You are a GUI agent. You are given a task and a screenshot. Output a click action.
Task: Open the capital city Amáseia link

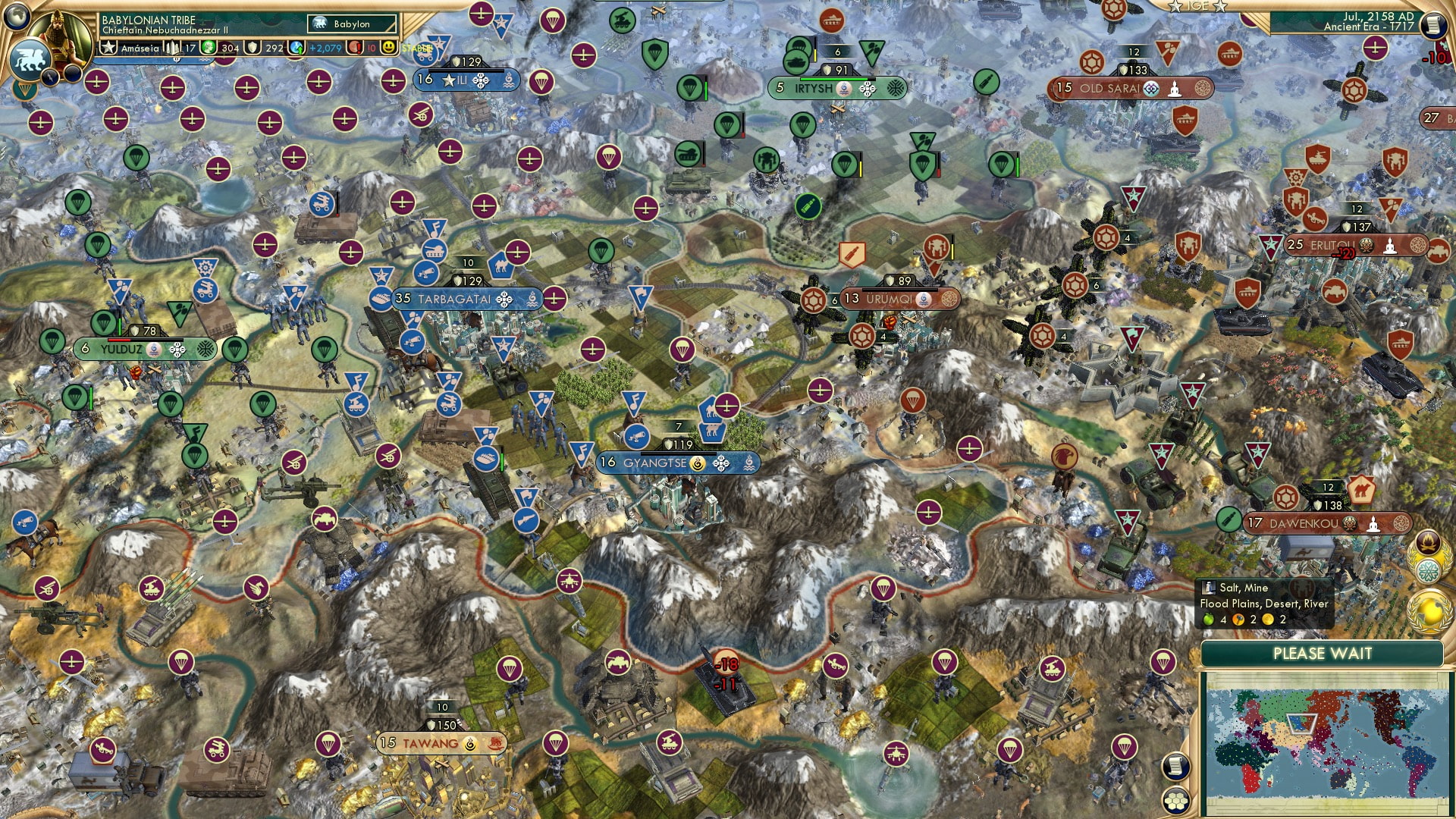(140, 47)
